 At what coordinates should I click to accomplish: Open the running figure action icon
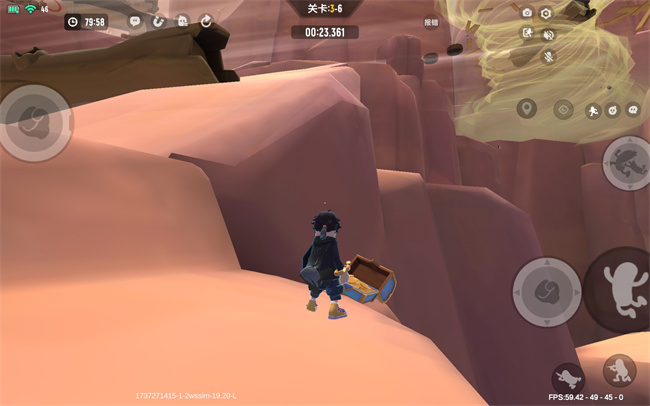592,110
